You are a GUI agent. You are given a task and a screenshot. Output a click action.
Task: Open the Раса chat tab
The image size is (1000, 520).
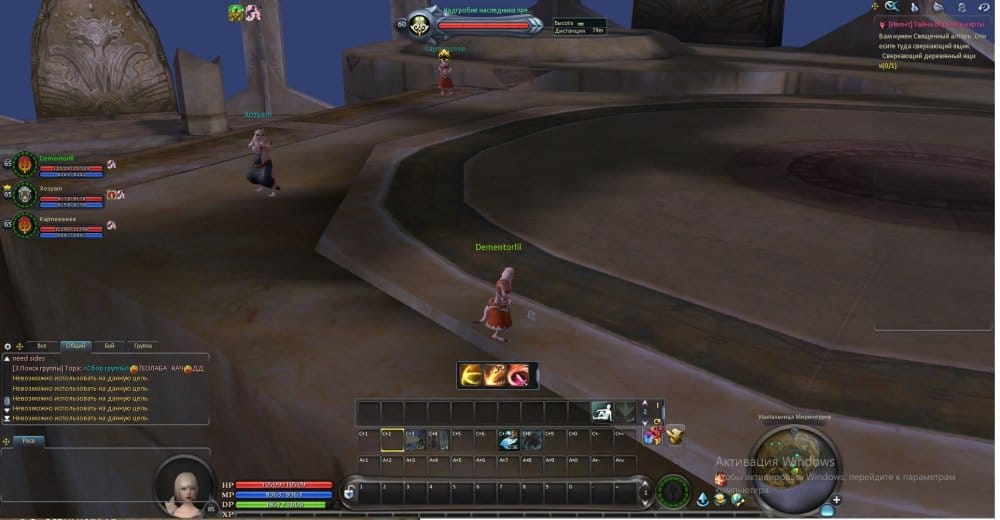pos(28,440)
